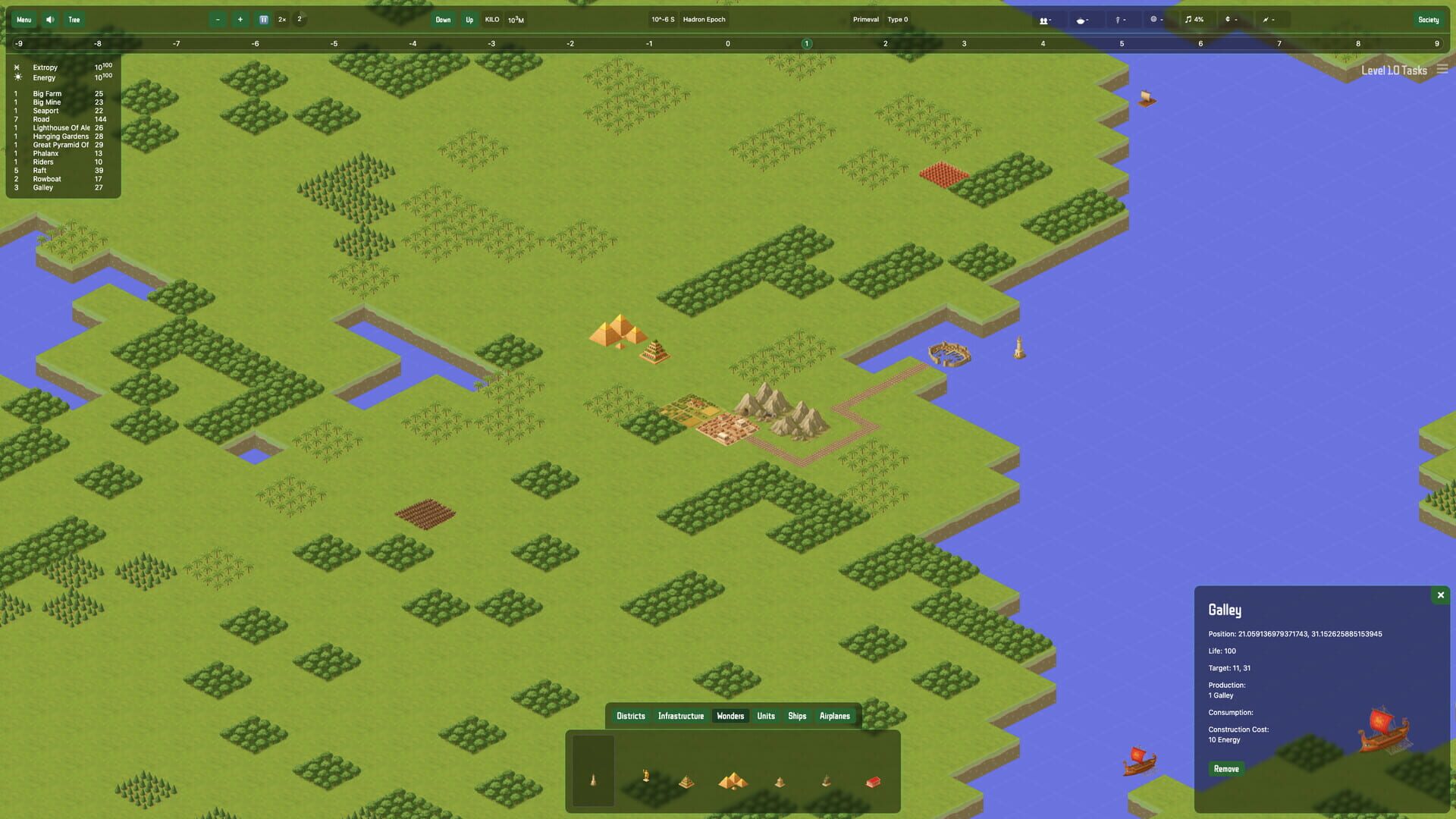The width and height of the screenshot is (1456, 819).
Task: Switch to the Units tab
Action: coord(765,716)
